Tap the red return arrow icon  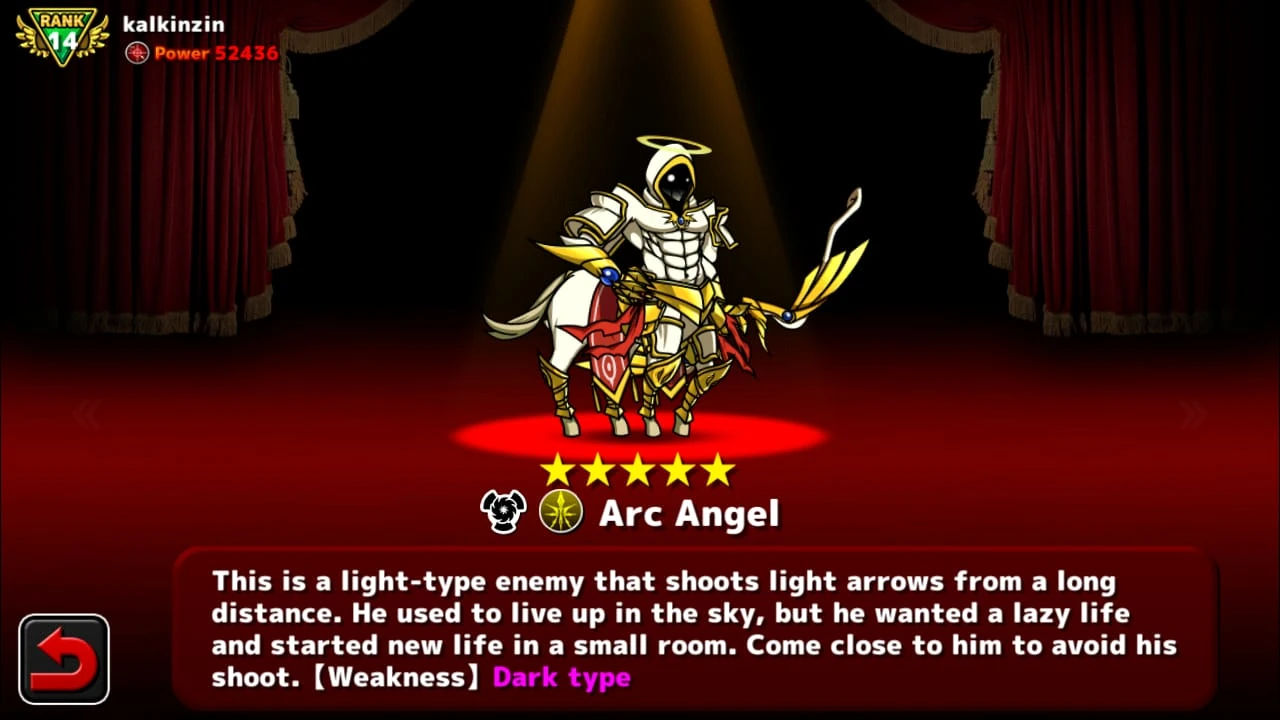[x=63, y=659]
